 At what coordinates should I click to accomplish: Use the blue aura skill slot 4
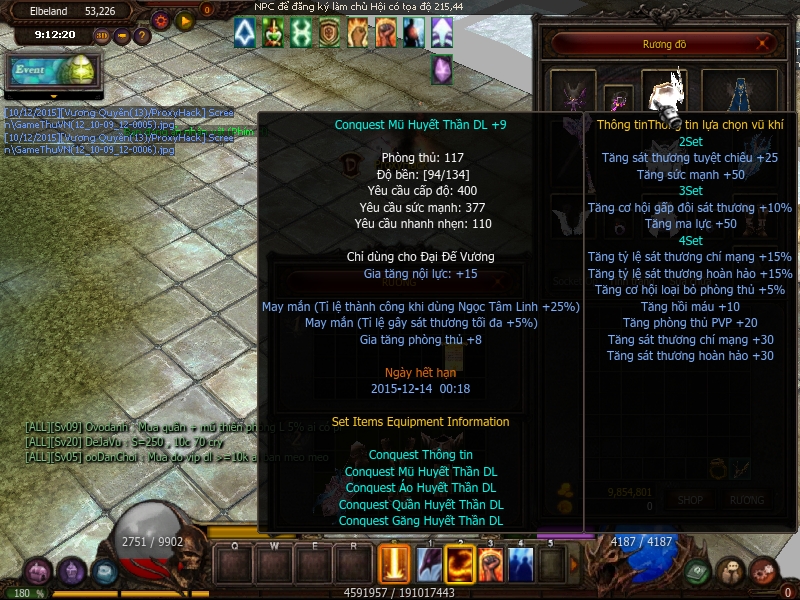[x=521, y=564]
